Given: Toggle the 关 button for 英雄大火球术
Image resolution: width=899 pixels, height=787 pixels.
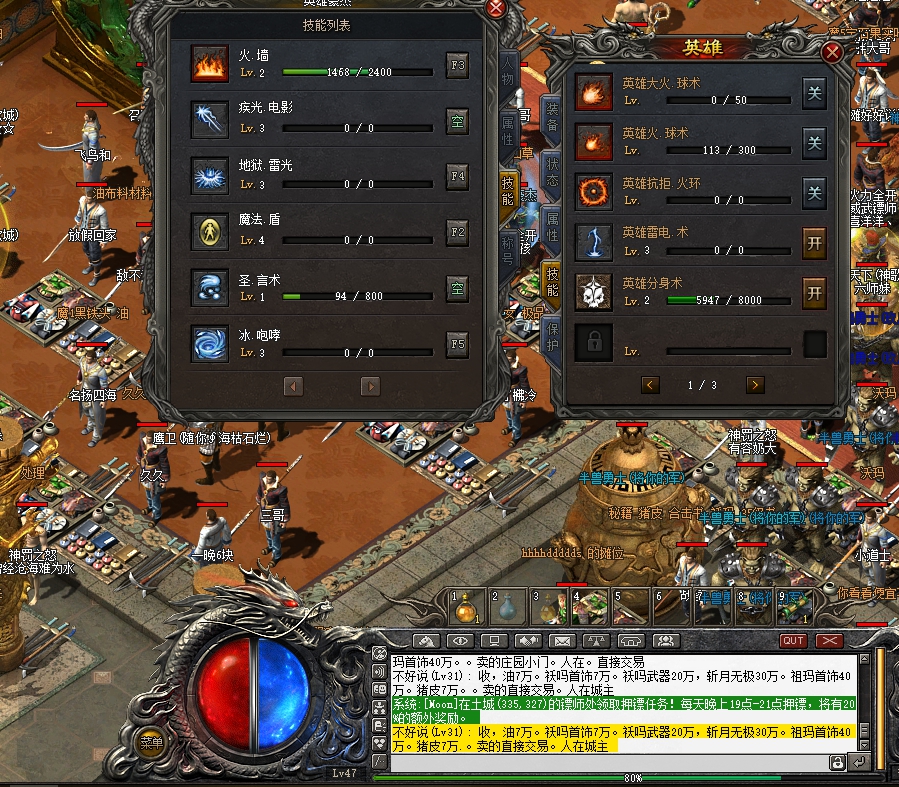Looking at the screenshot, I should pos(814,93).
